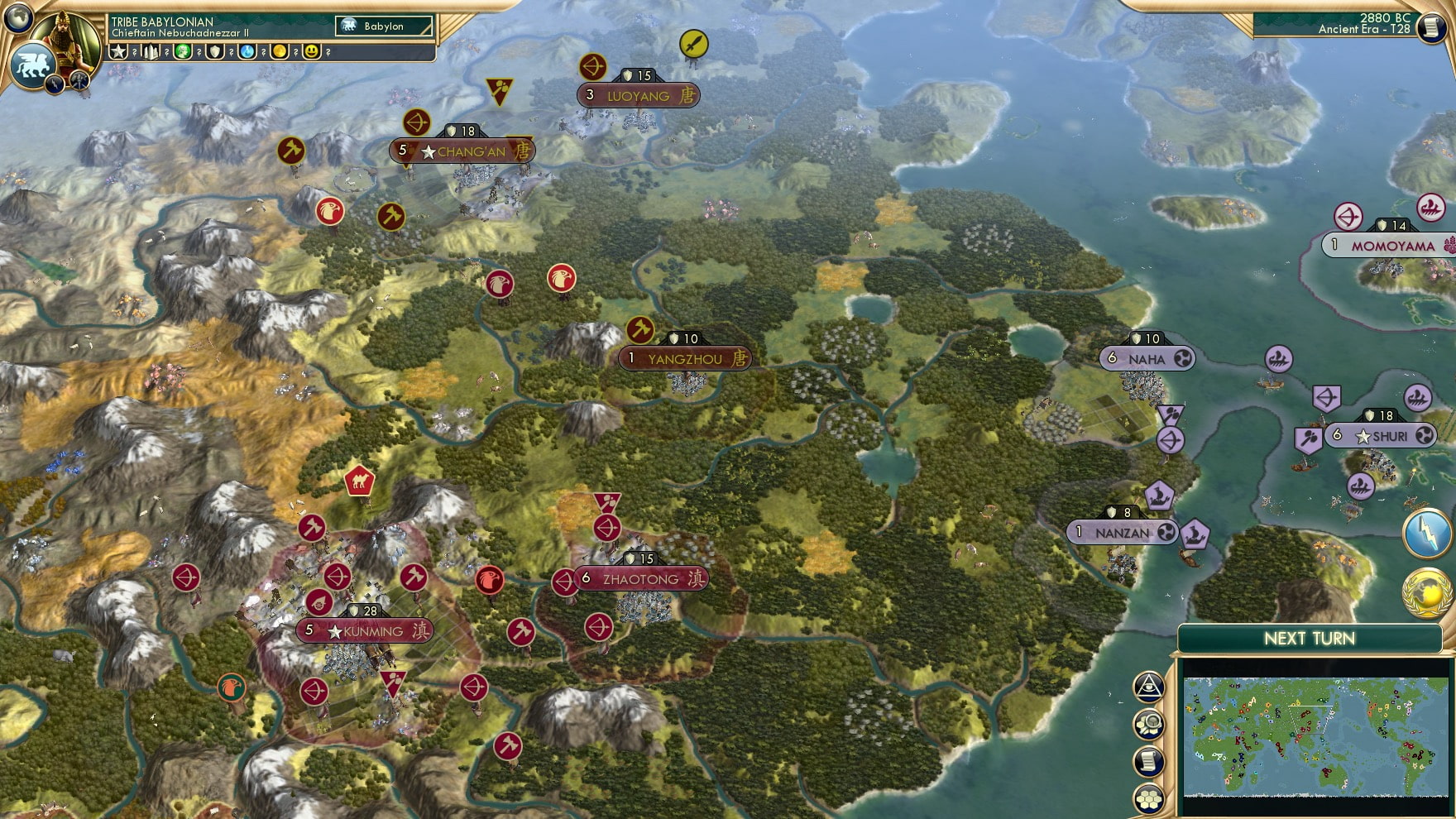Open strategic view with the eye icon
1456x819 pixels.
[1148, 686]
